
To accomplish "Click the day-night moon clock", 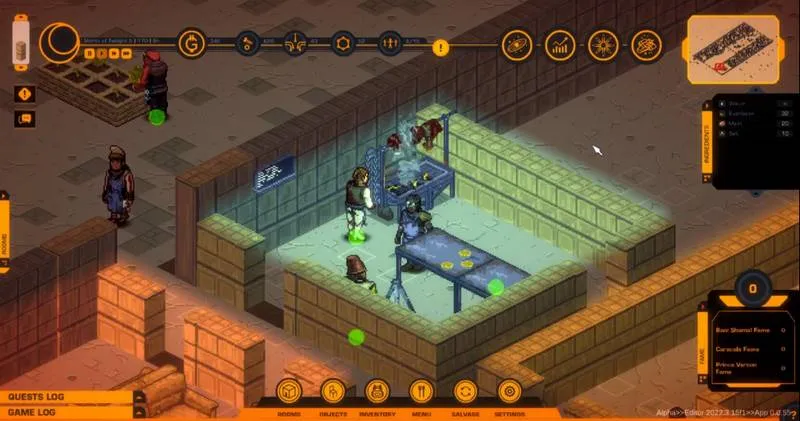I will pos(59,42).
